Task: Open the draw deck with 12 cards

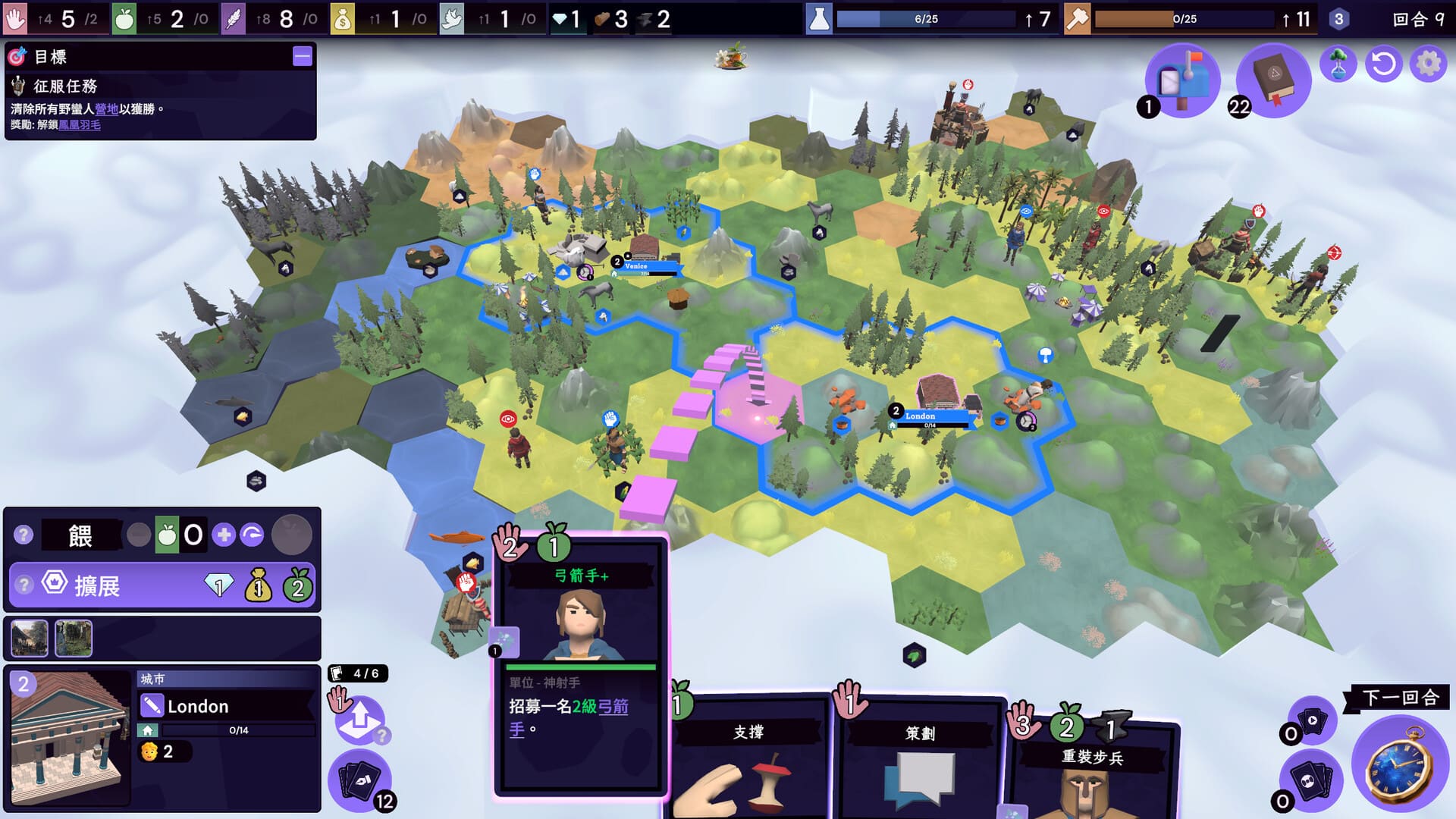Action: [x=359, y=780]
